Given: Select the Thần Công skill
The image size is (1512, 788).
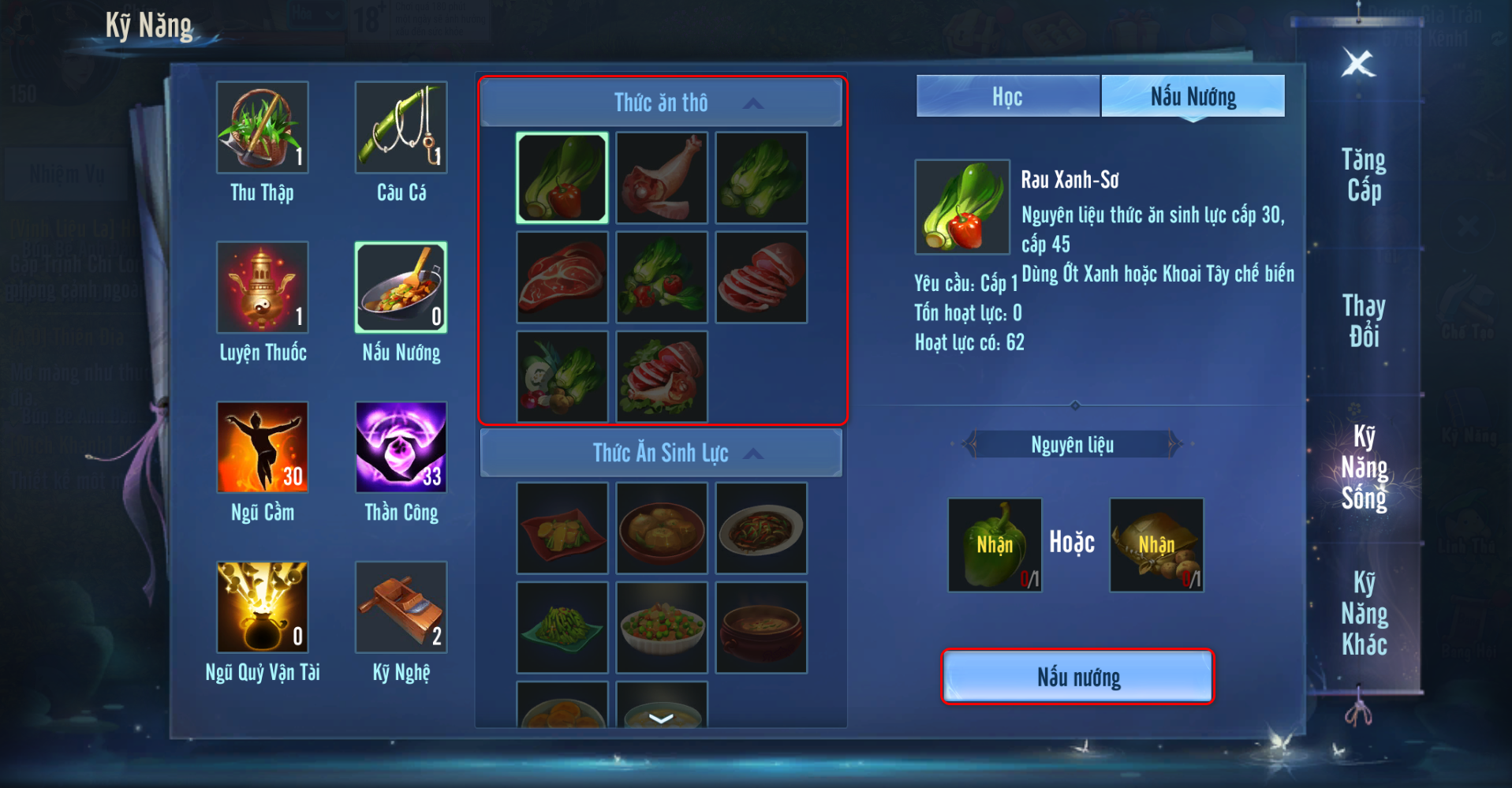Looking at the screenshot, I should point(401,448).
